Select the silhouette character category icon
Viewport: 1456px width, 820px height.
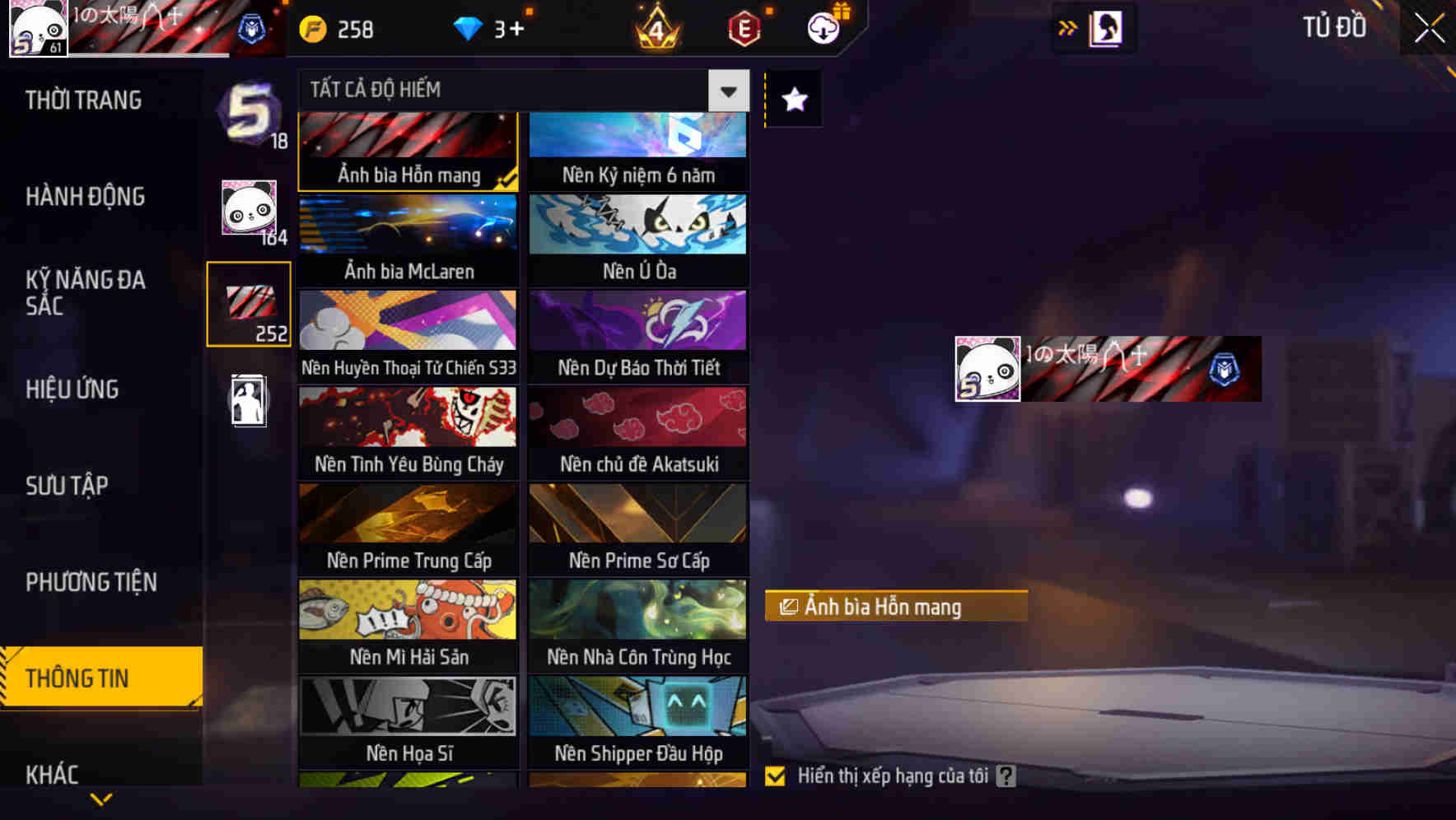pyautogui.click(x=248, y=400)
